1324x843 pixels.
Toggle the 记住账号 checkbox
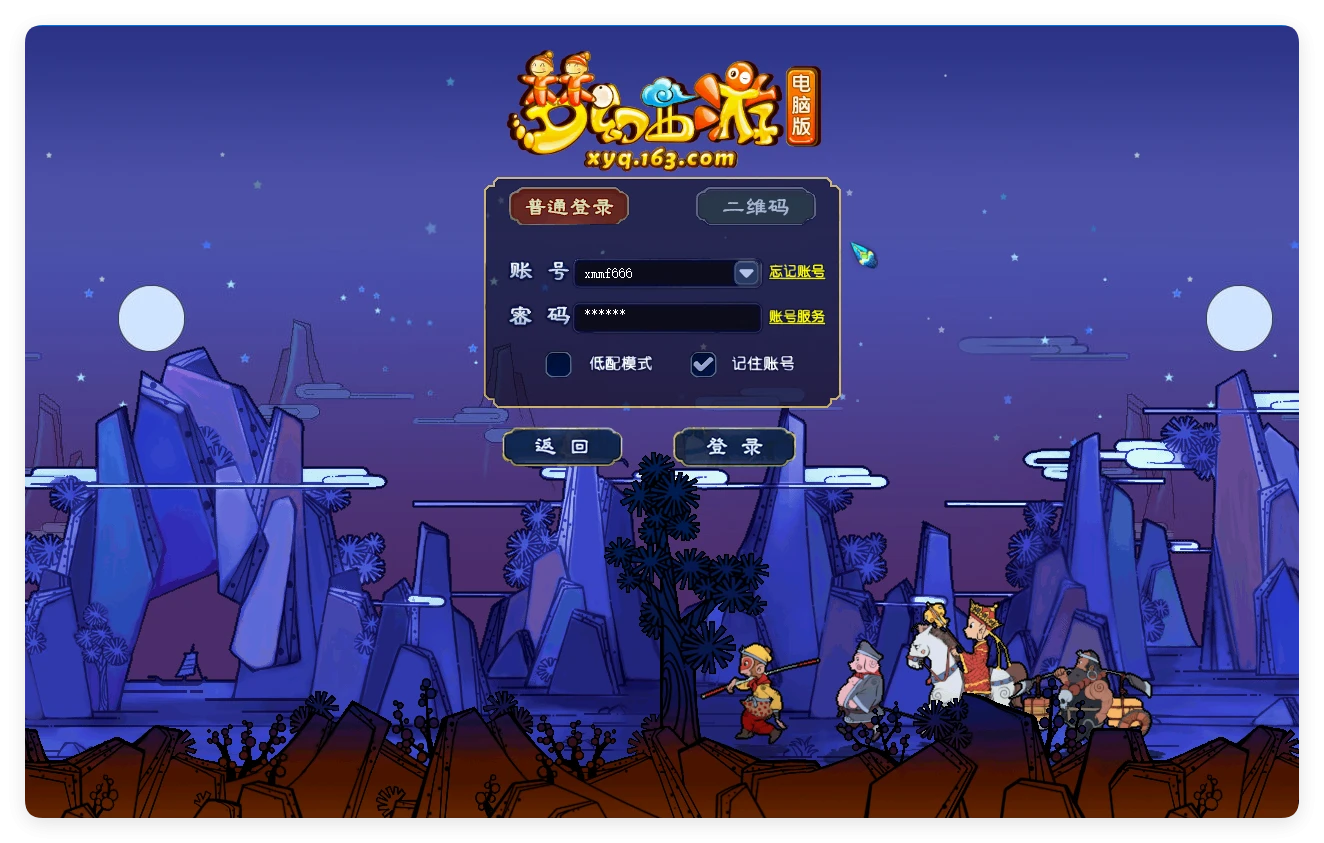pos(704,364)
